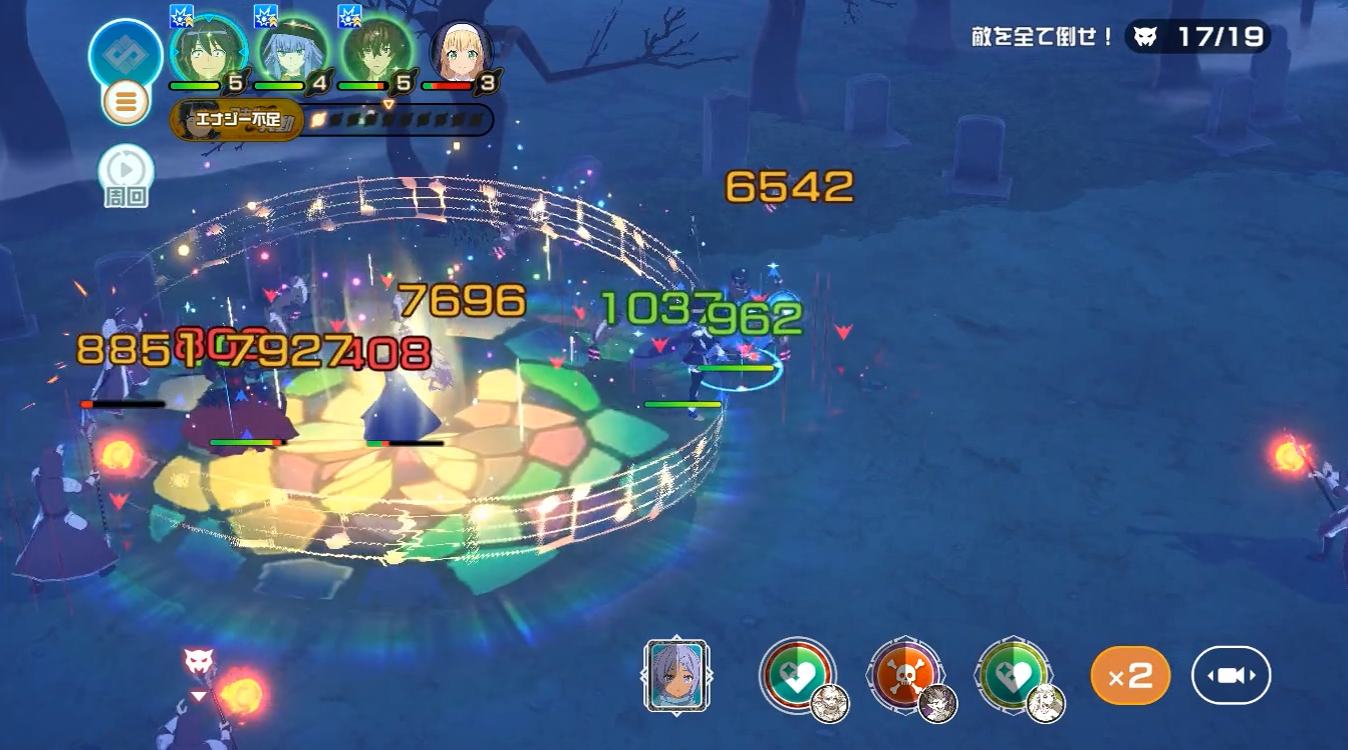Select the green-haired headband character portrait
This screenshot has height=750, width=1348.
tap(208, 52)
